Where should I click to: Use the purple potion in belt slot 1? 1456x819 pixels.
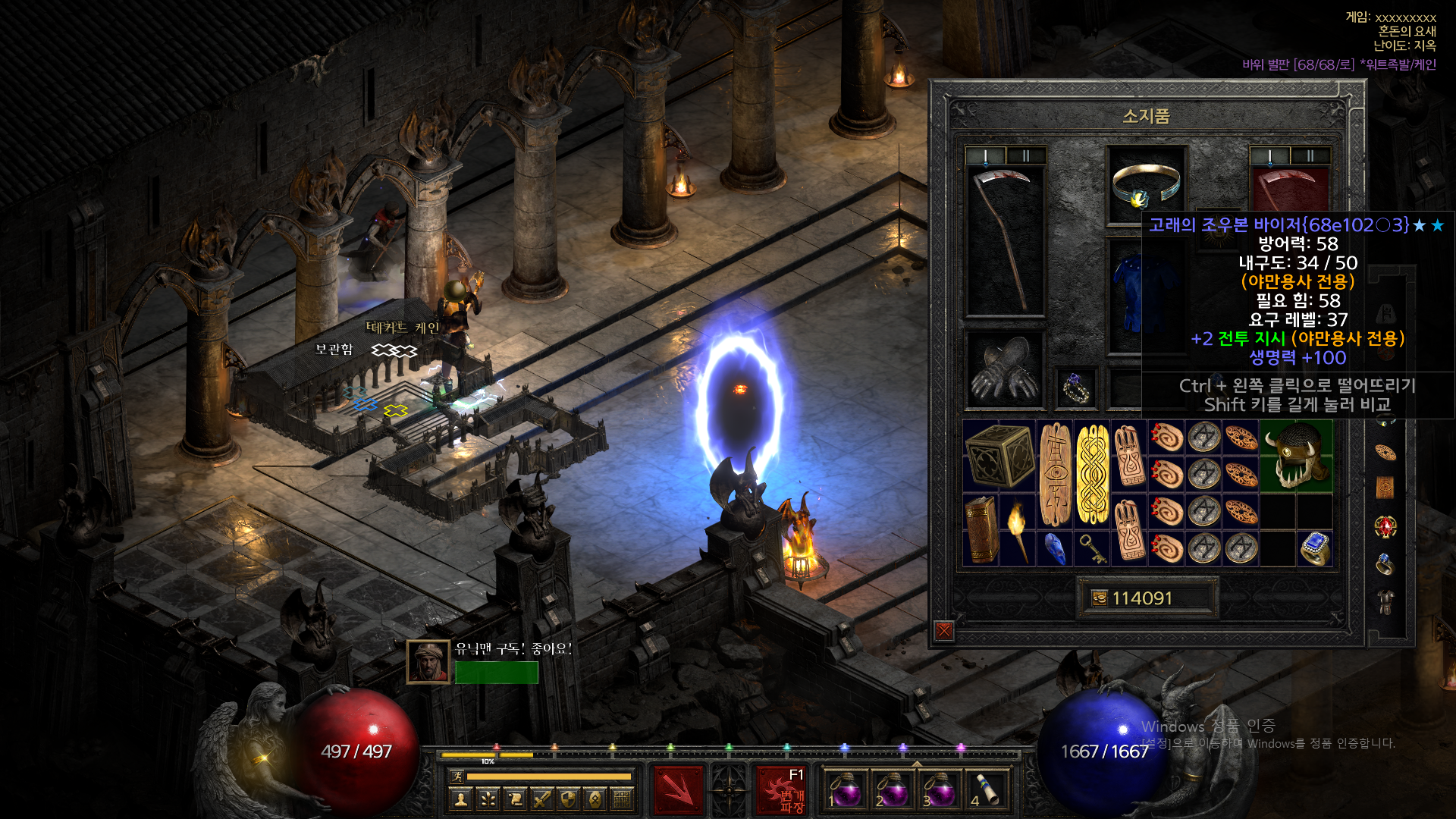point(845,790)
